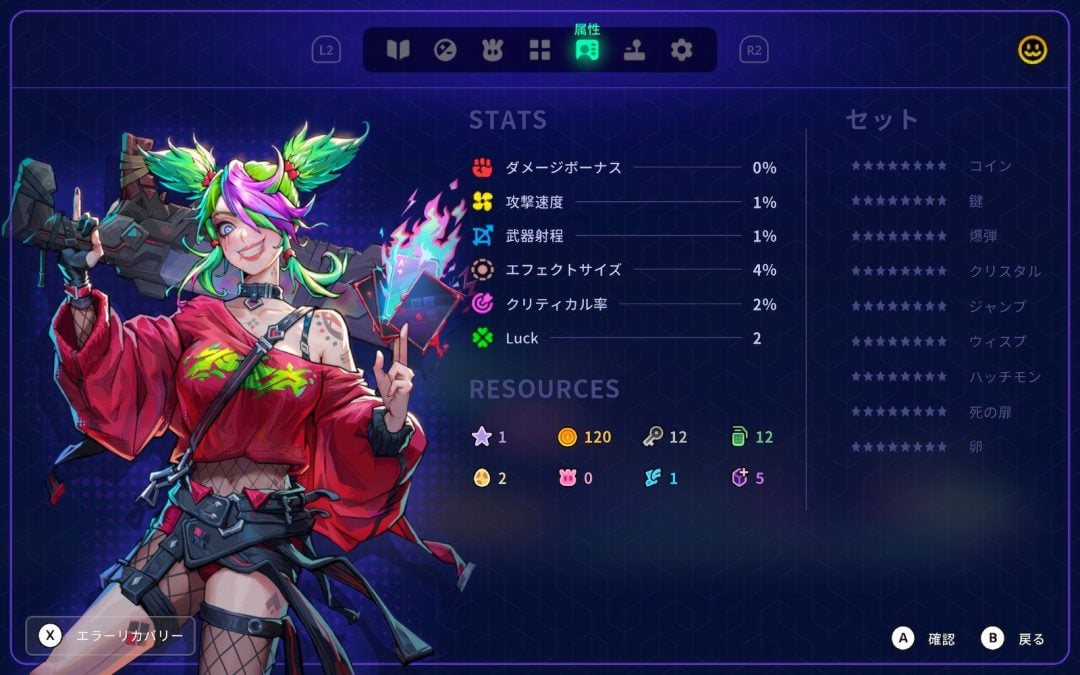Select the four-squares grid tab
Screen dimensions: 1080x675
[x=540, y=50]
